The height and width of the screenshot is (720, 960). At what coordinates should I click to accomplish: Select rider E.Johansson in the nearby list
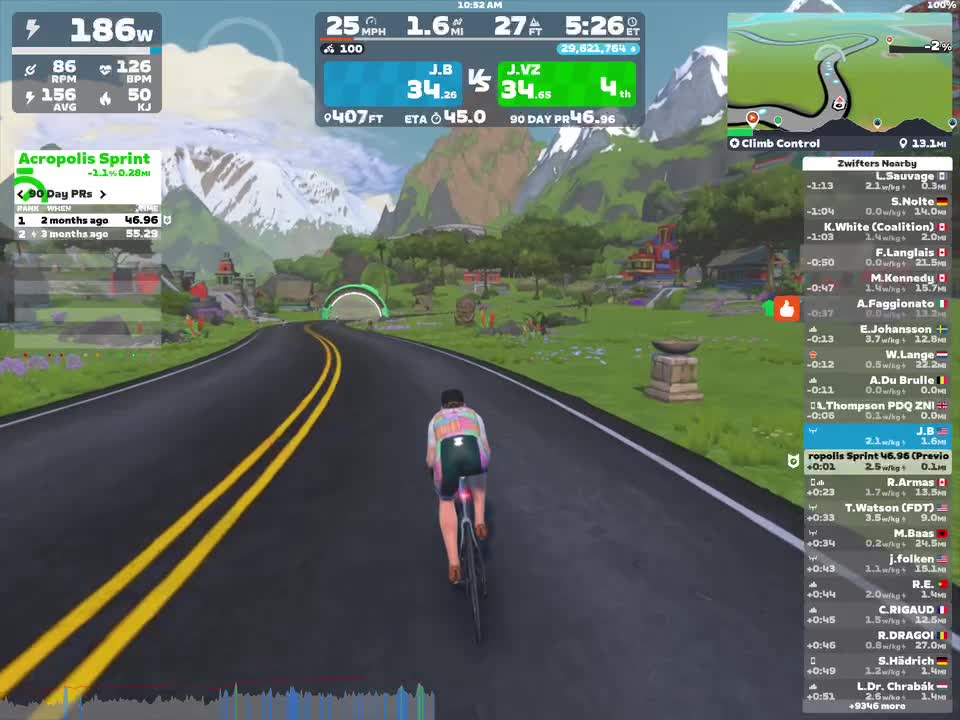pyautogui.click(x=877, y=334)
